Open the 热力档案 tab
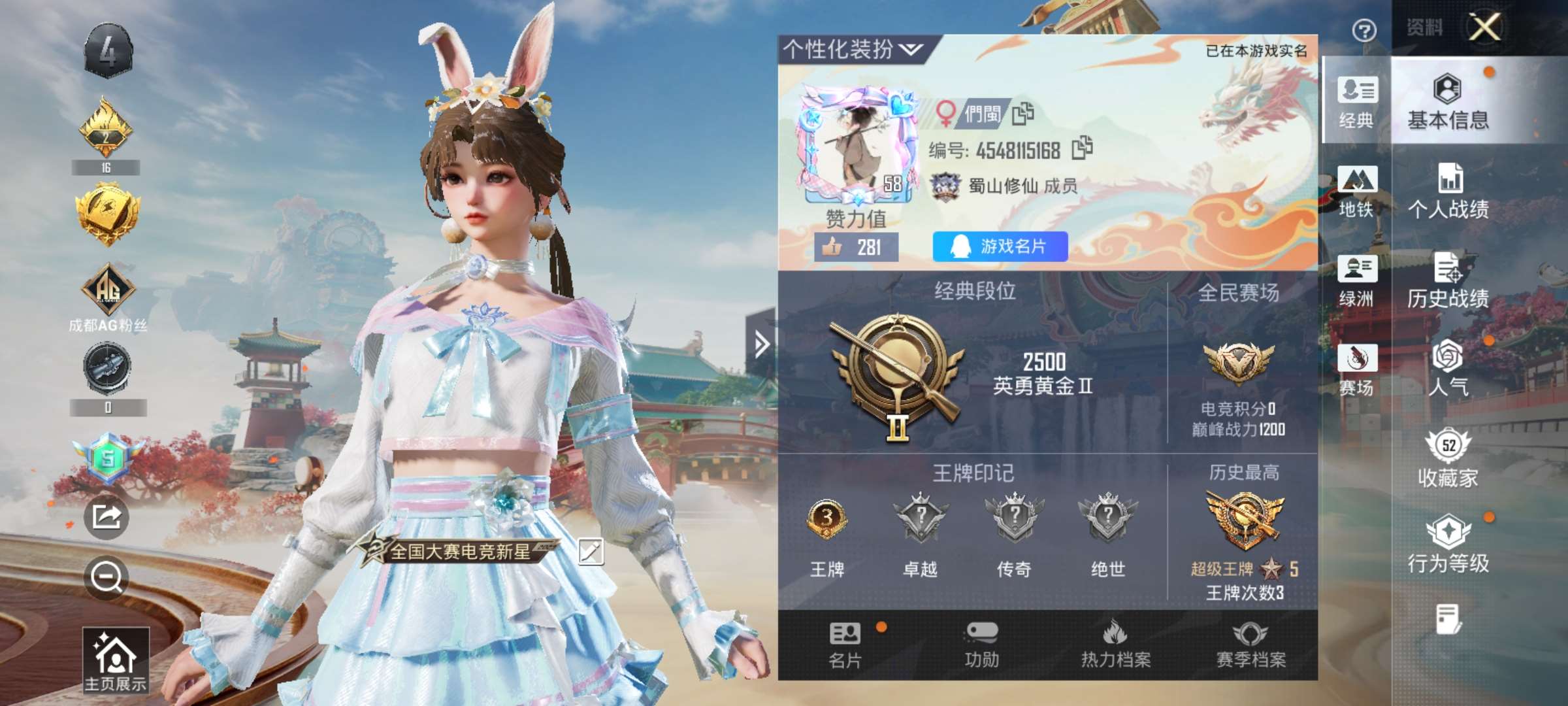Screen dimensions: 1568x706 pyautogui.click(x=1116, y=645)
